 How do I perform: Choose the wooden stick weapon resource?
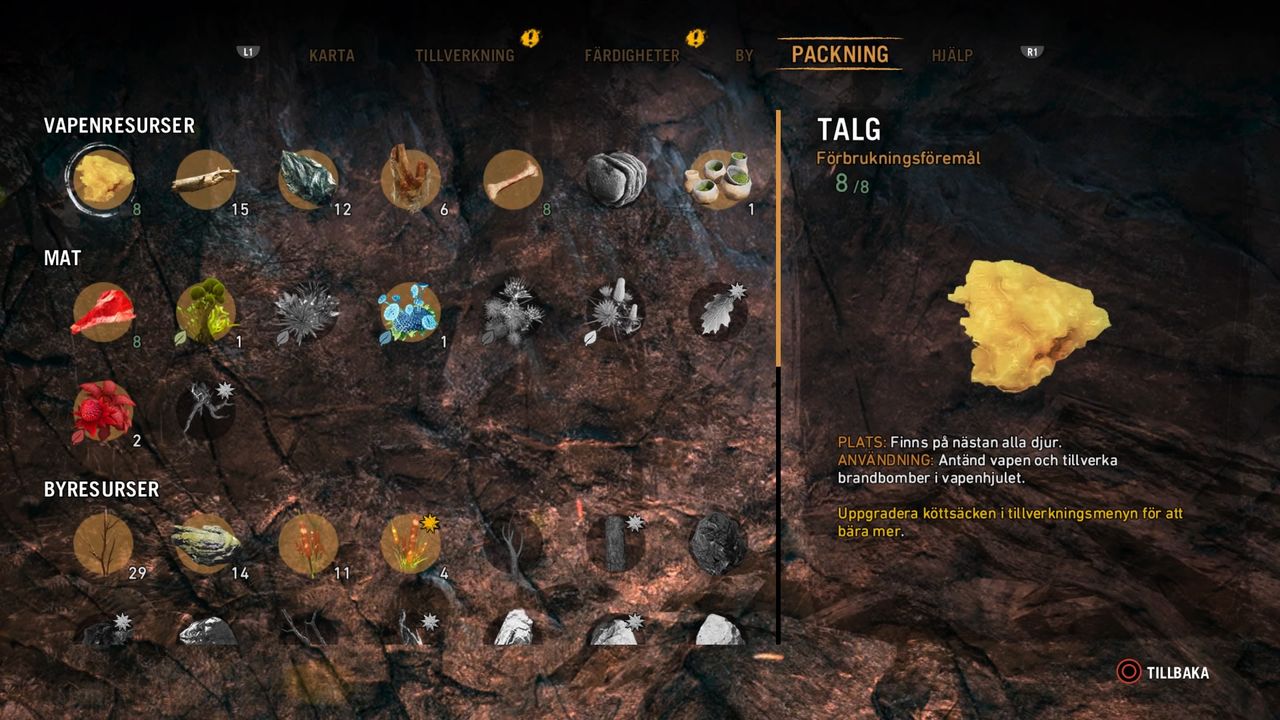[206, 180]
